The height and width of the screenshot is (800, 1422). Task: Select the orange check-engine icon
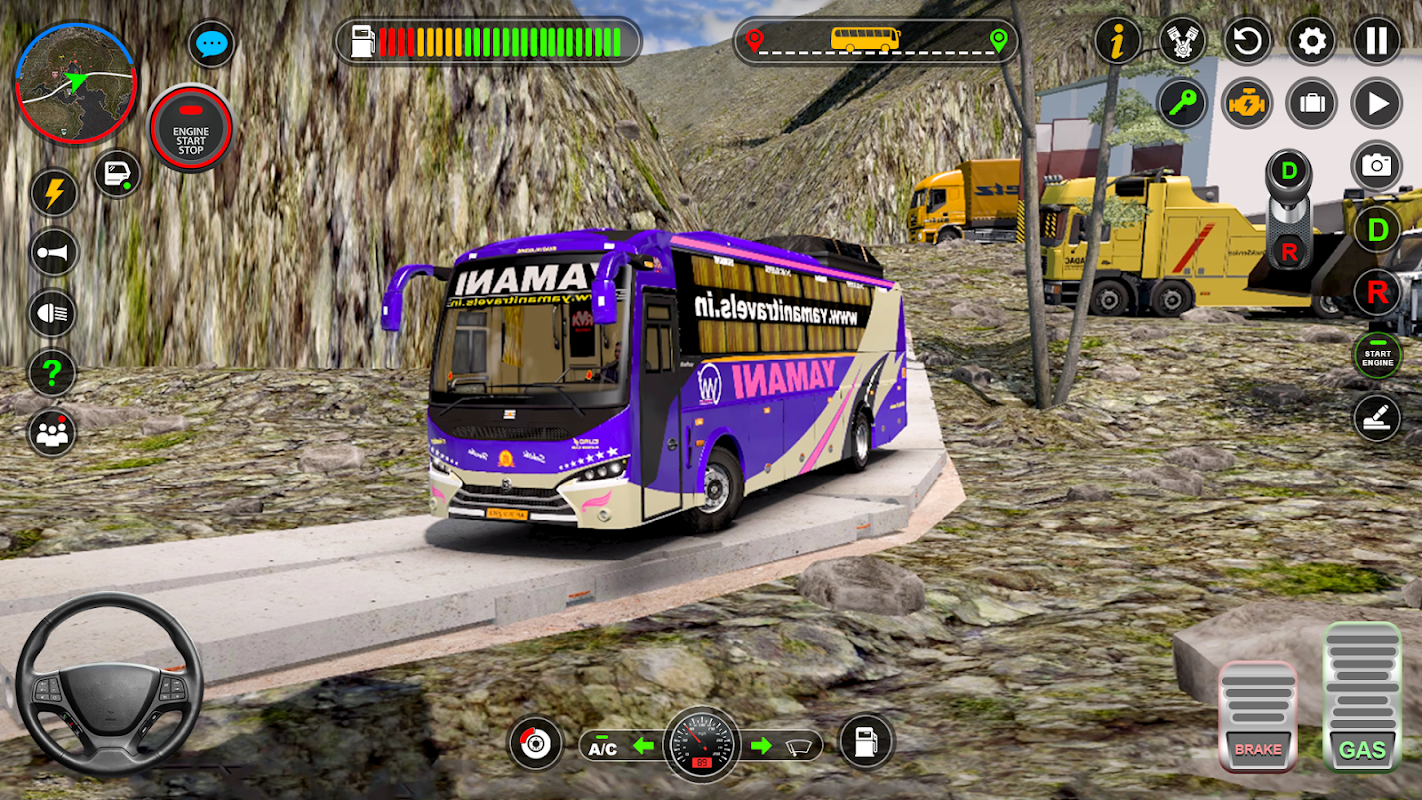point(1247,103)
